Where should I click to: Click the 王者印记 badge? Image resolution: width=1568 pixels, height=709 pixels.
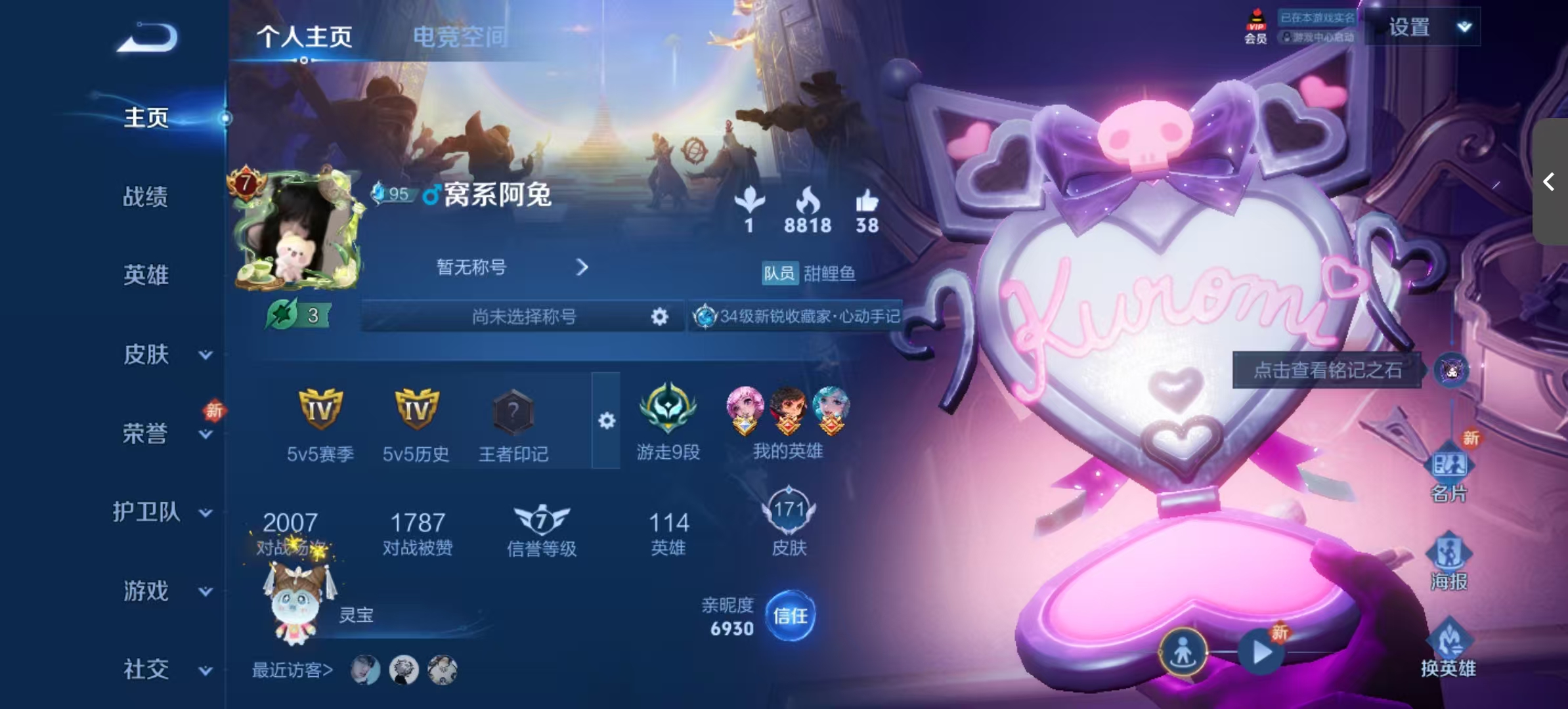(x=514, y=412)
